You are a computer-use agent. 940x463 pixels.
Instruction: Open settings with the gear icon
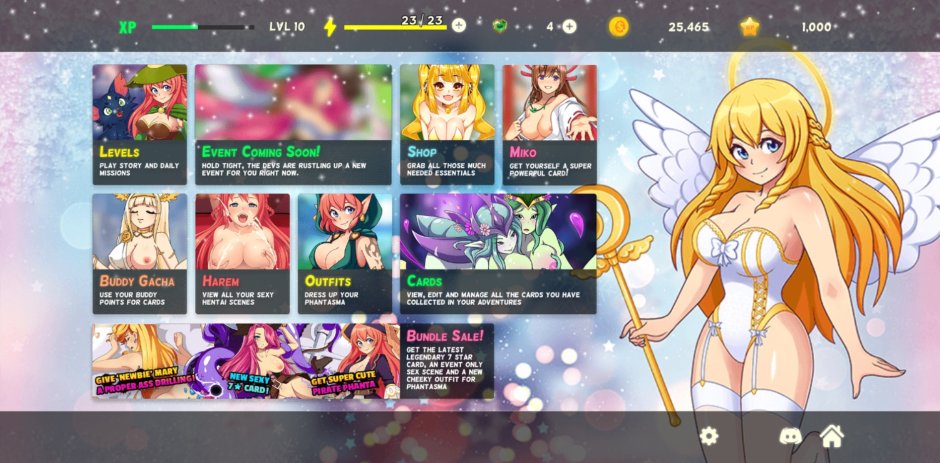pyautogui.click(x=709, y=436)
